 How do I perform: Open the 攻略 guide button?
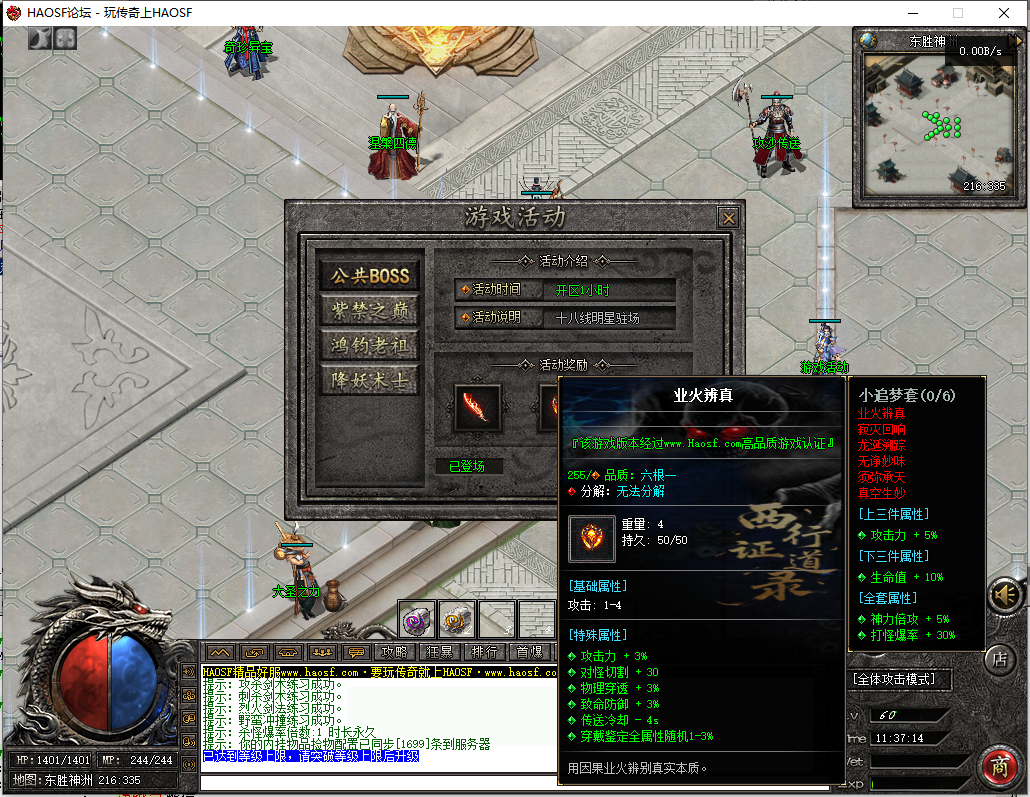394,652
